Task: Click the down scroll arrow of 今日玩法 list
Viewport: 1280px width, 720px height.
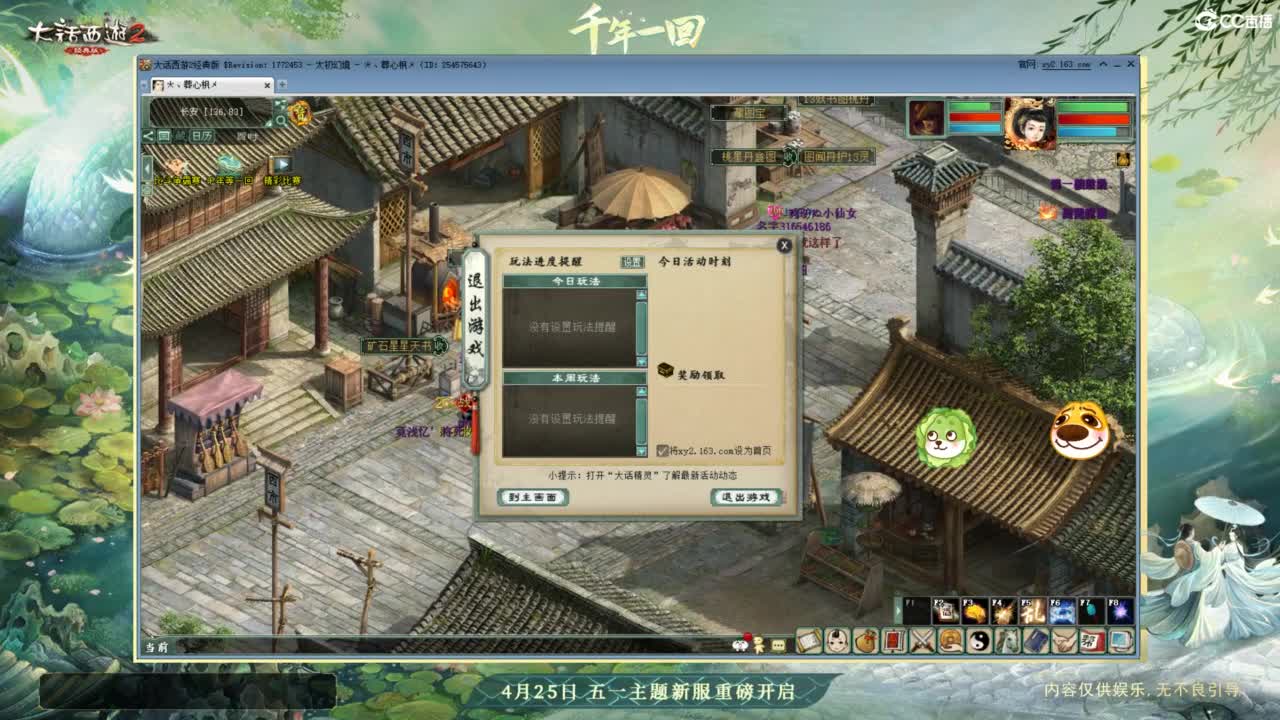Action: pos(642,361)
